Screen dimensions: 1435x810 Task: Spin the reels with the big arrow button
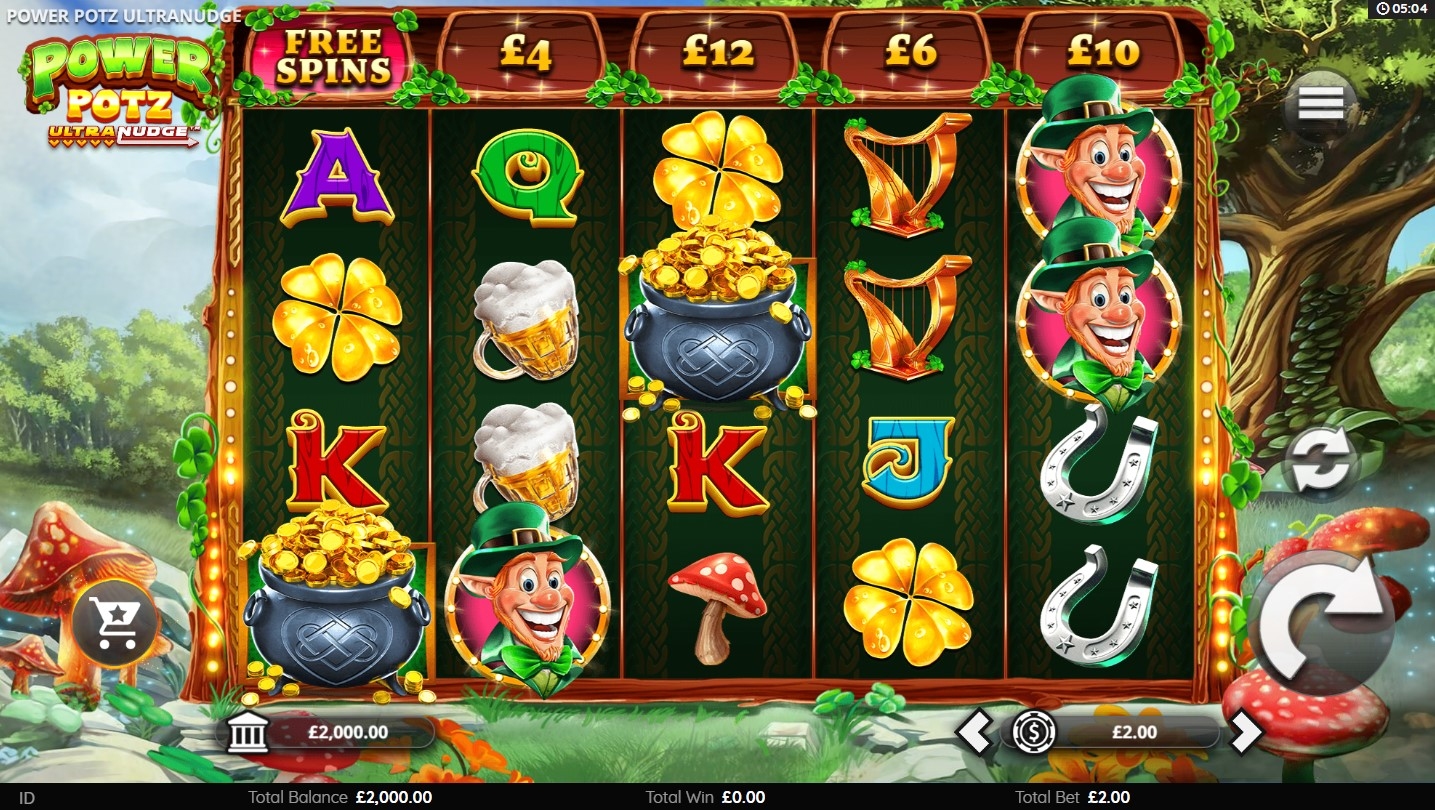point(1321,622)
